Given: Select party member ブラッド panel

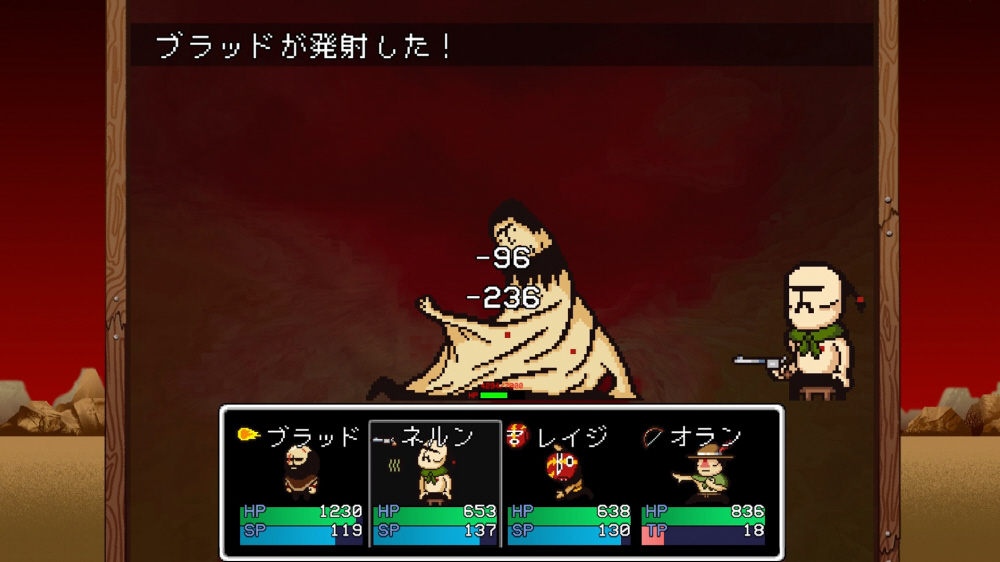Looking at the screenshot, I should tap(300, 484).
